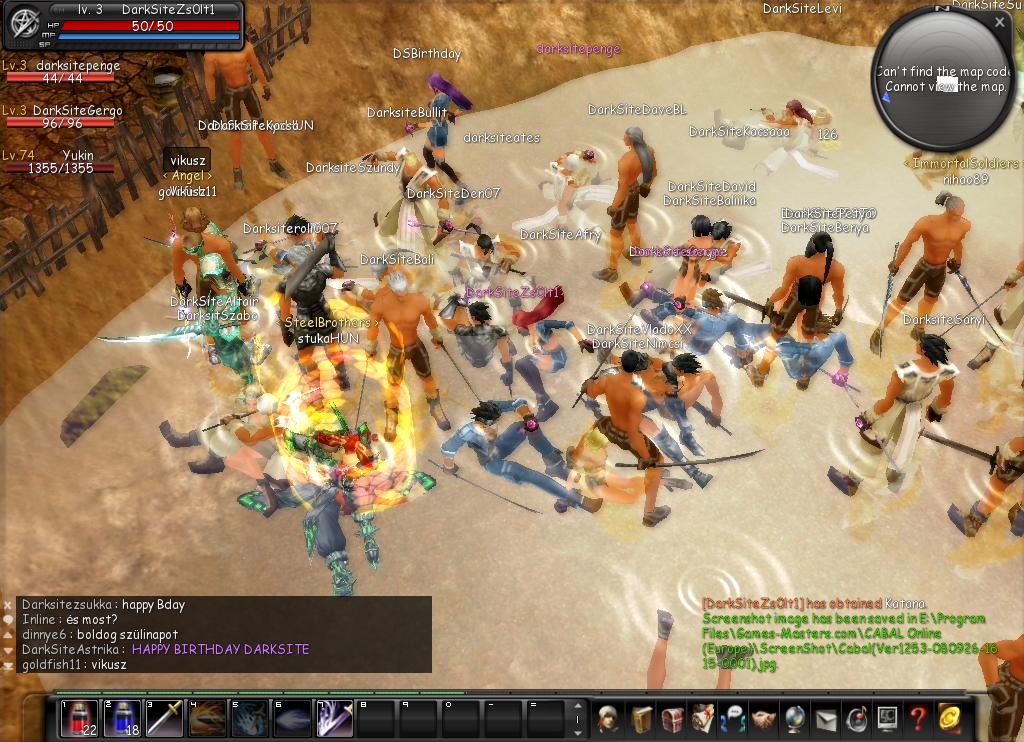Open the character portrait menu icon
Viewport: 1024px width, 742px height.
click(x=607, y=718)
